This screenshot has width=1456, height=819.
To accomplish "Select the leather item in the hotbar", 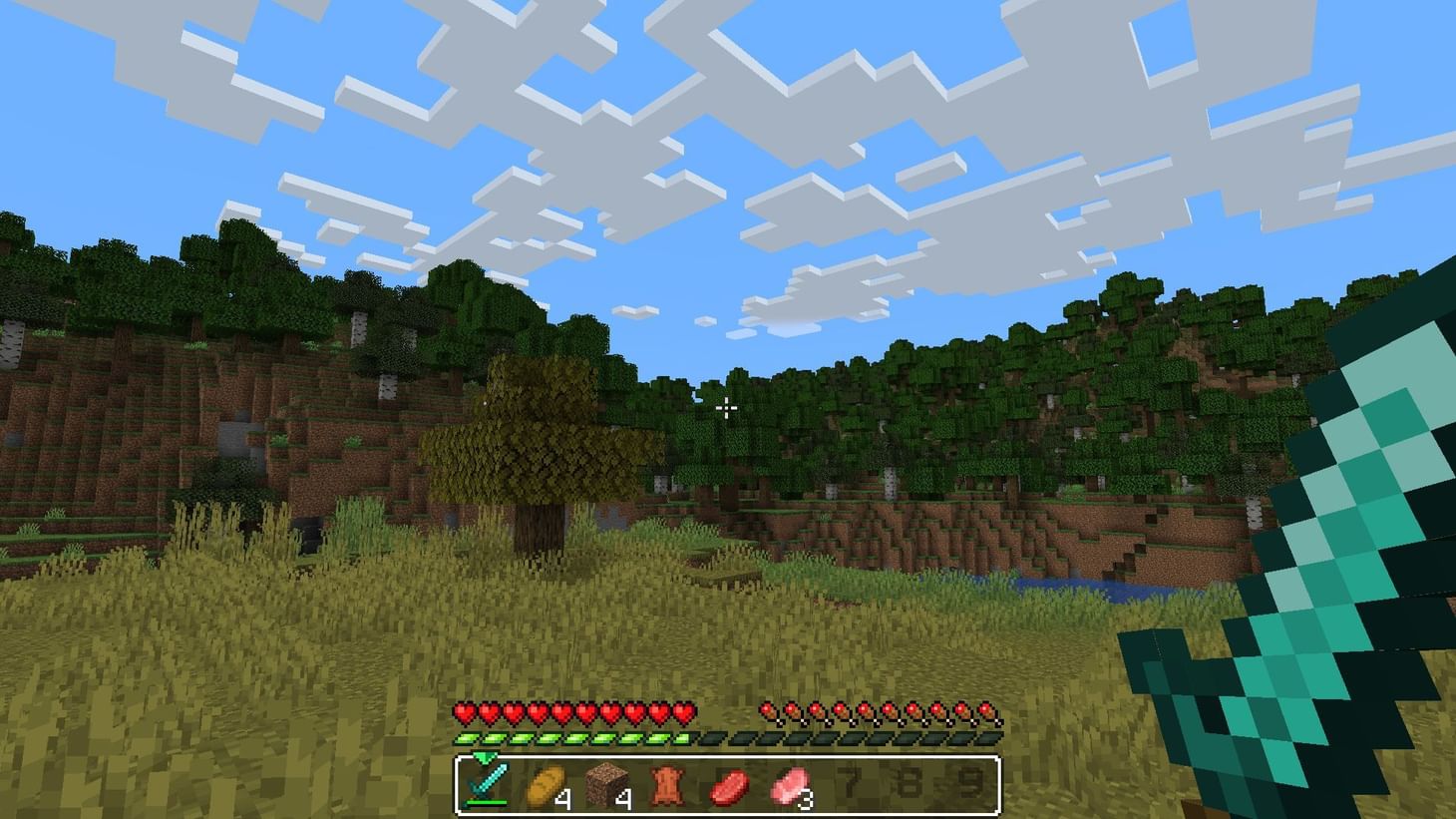I will click(668, 786).
